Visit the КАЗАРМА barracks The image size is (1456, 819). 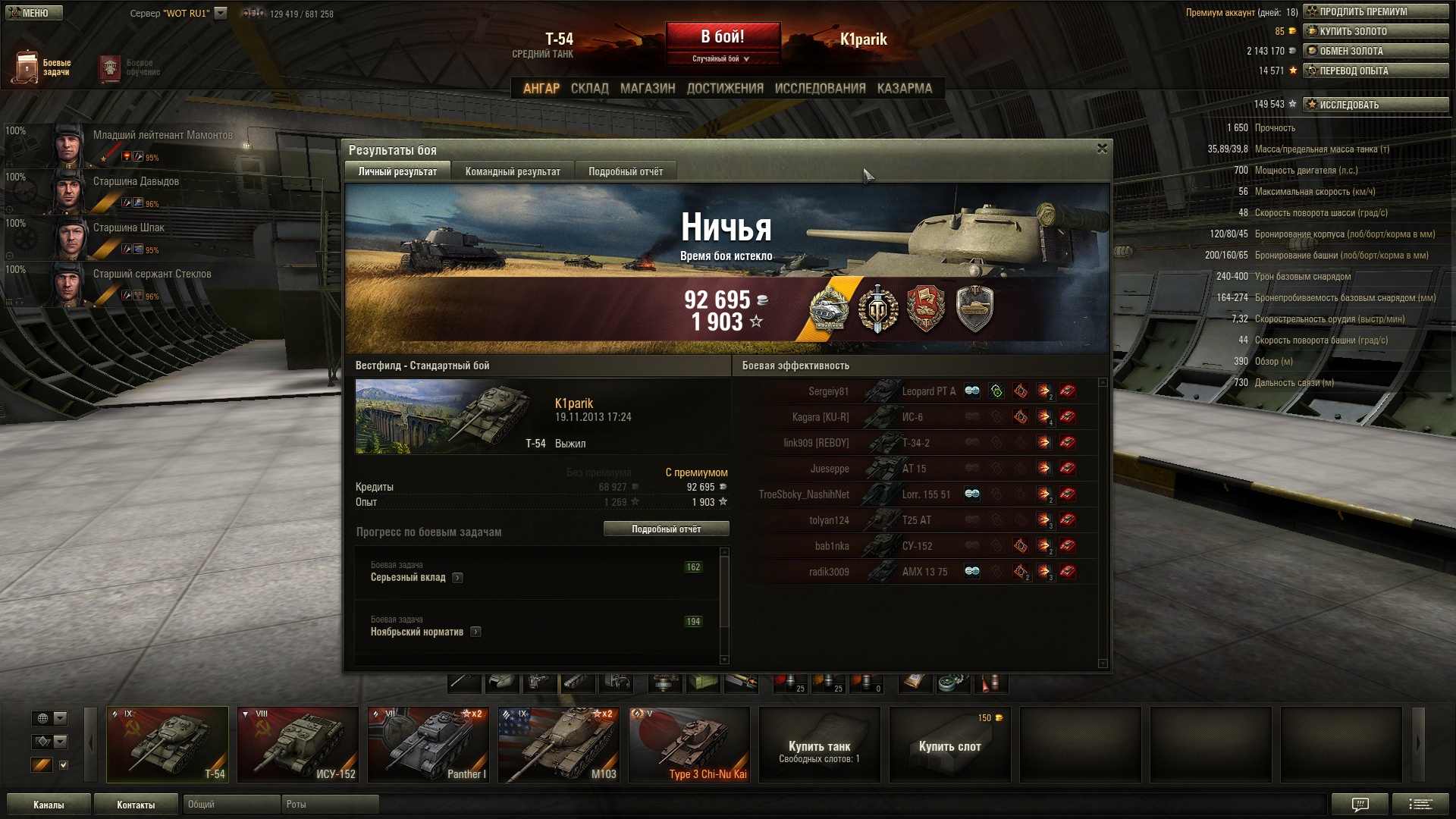[904, 88]
